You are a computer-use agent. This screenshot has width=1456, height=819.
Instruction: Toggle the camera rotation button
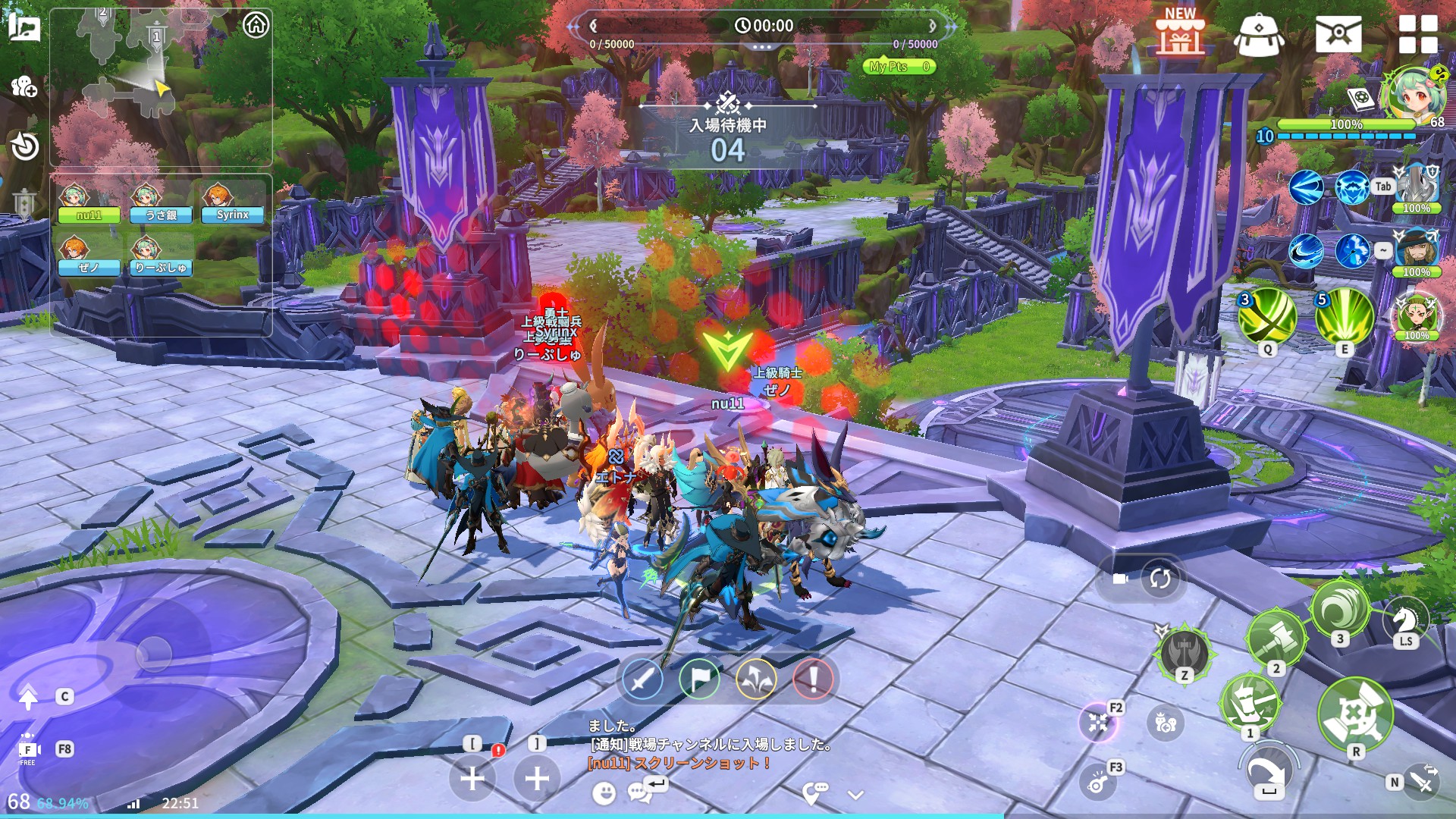point(1159,579)
